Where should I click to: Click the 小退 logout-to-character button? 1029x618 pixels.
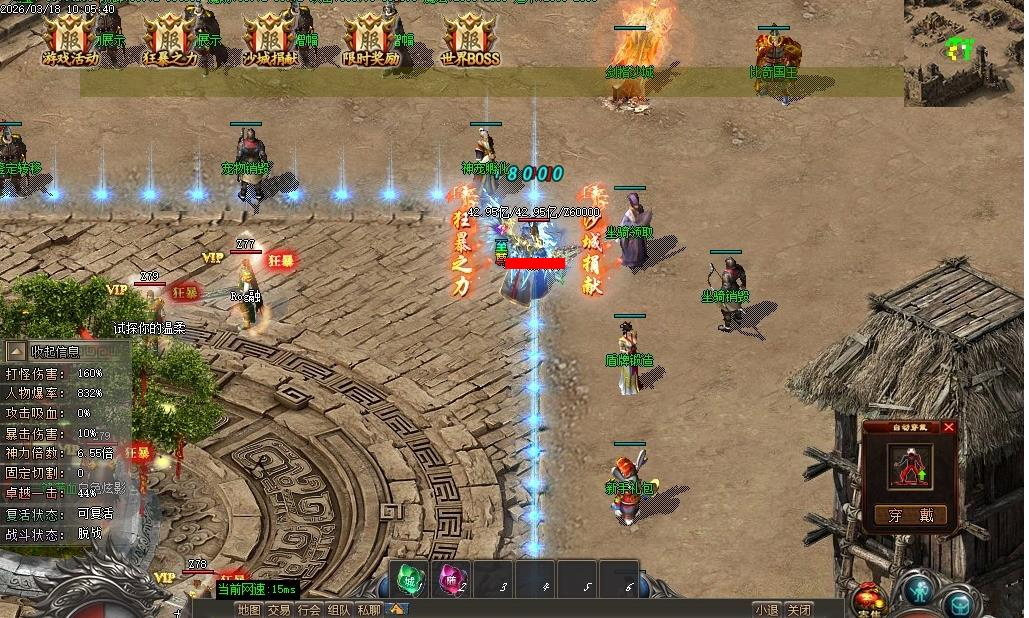click(x=767, y=609)
